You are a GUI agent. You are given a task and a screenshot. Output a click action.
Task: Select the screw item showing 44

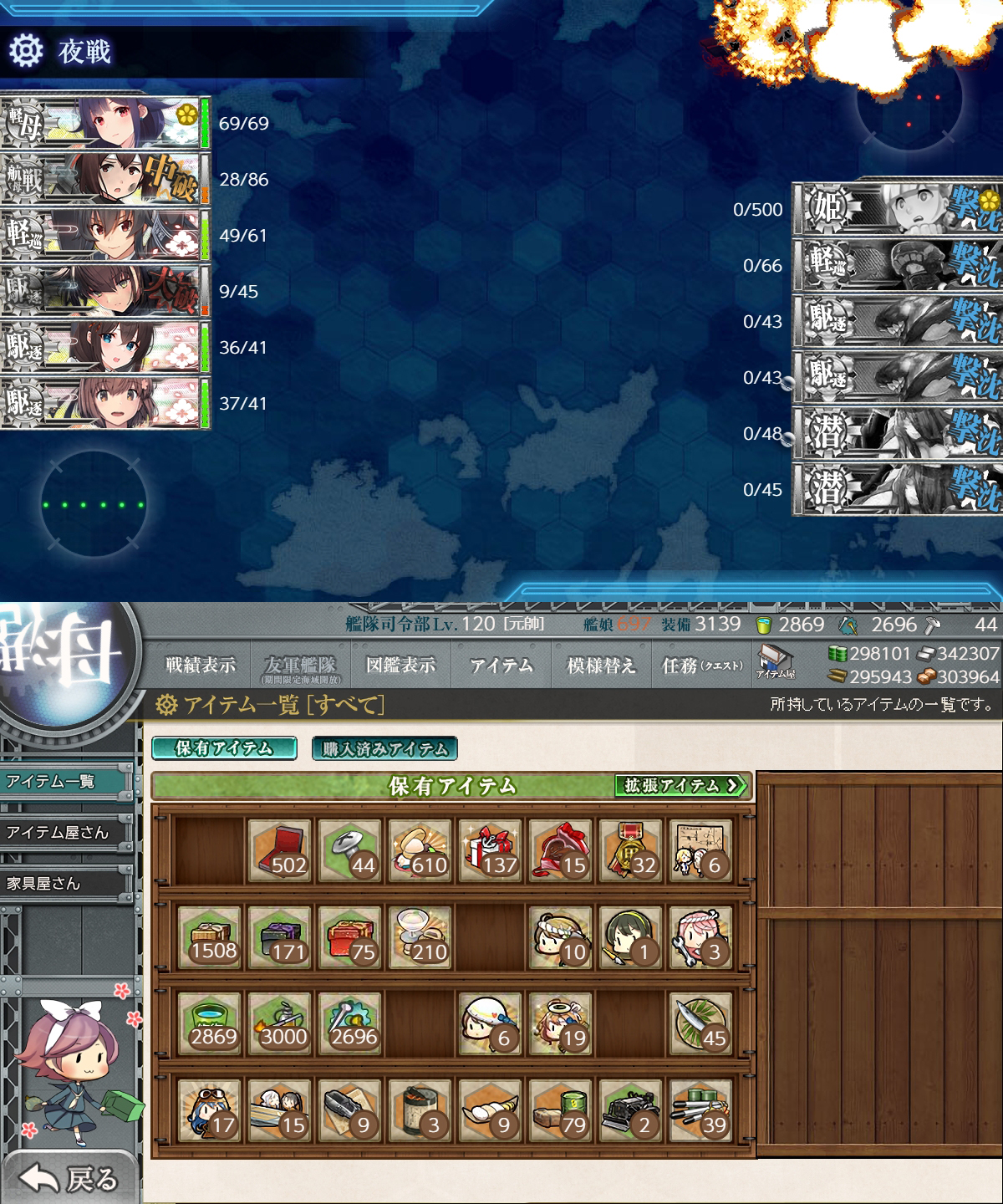(350, 851)
